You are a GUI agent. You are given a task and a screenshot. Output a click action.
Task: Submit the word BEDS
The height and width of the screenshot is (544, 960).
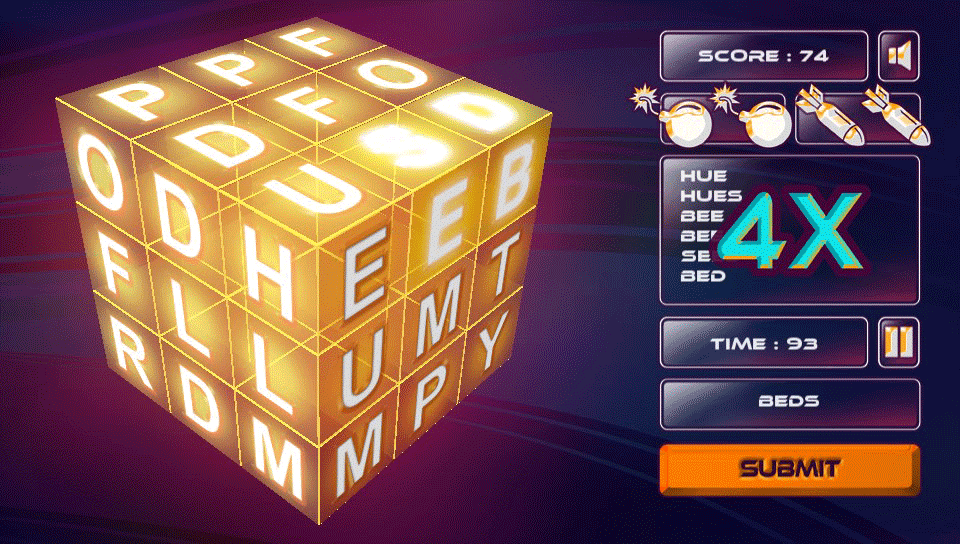pyautogui.click(x=789, y=468)
